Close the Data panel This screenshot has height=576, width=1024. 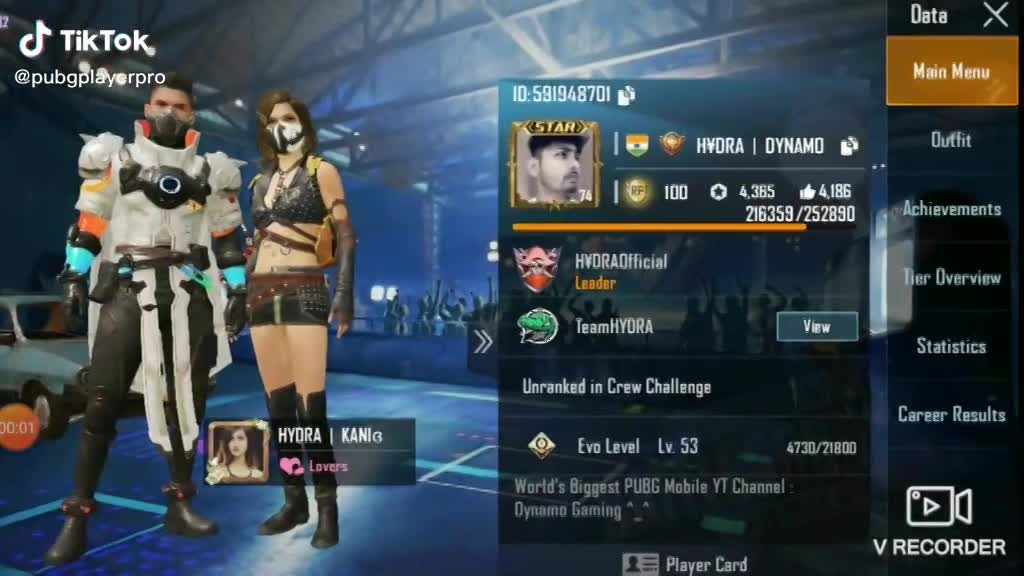coord(995,15)
